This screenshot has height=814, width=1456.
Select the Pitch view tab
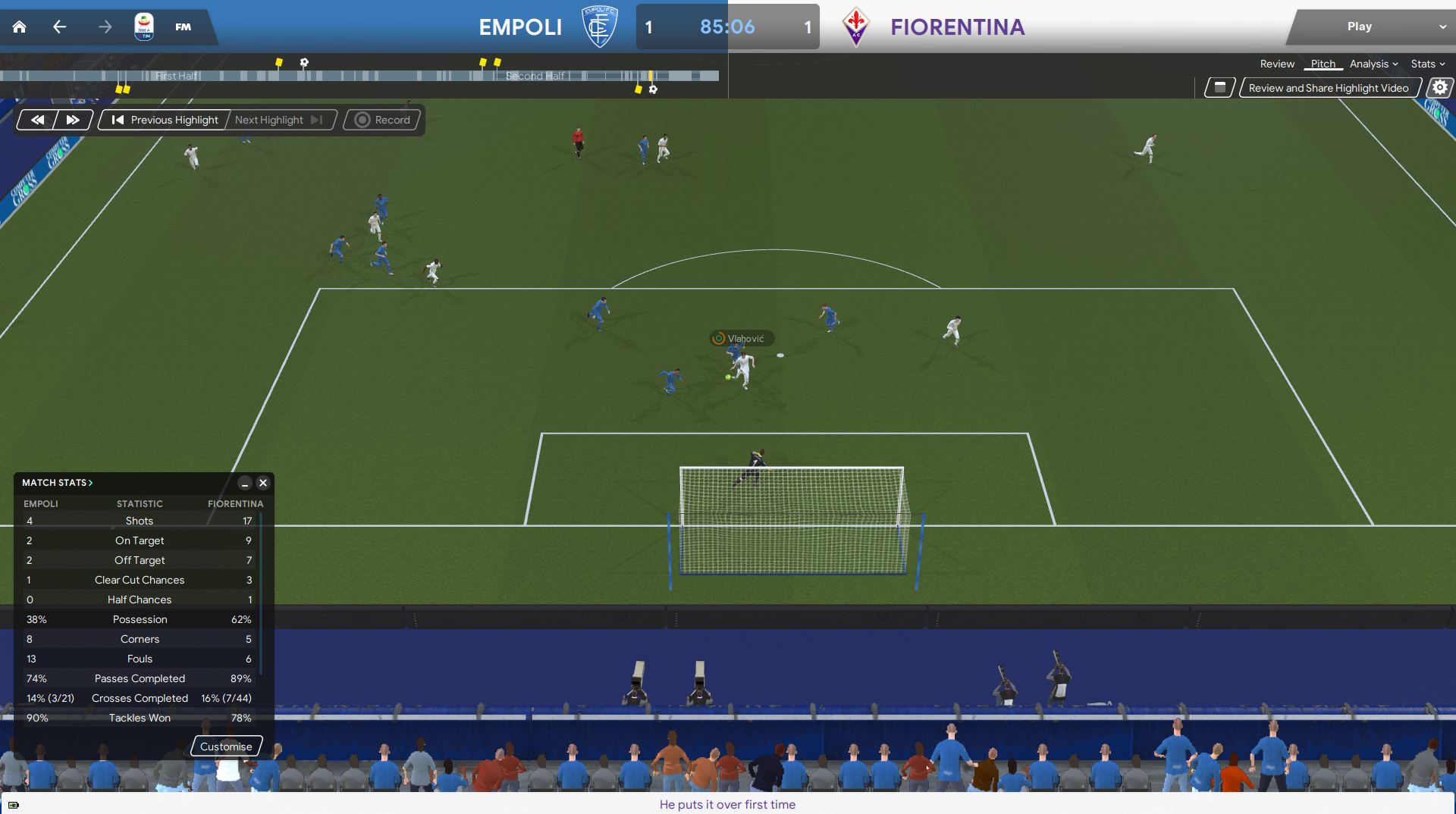point(1323,64)
